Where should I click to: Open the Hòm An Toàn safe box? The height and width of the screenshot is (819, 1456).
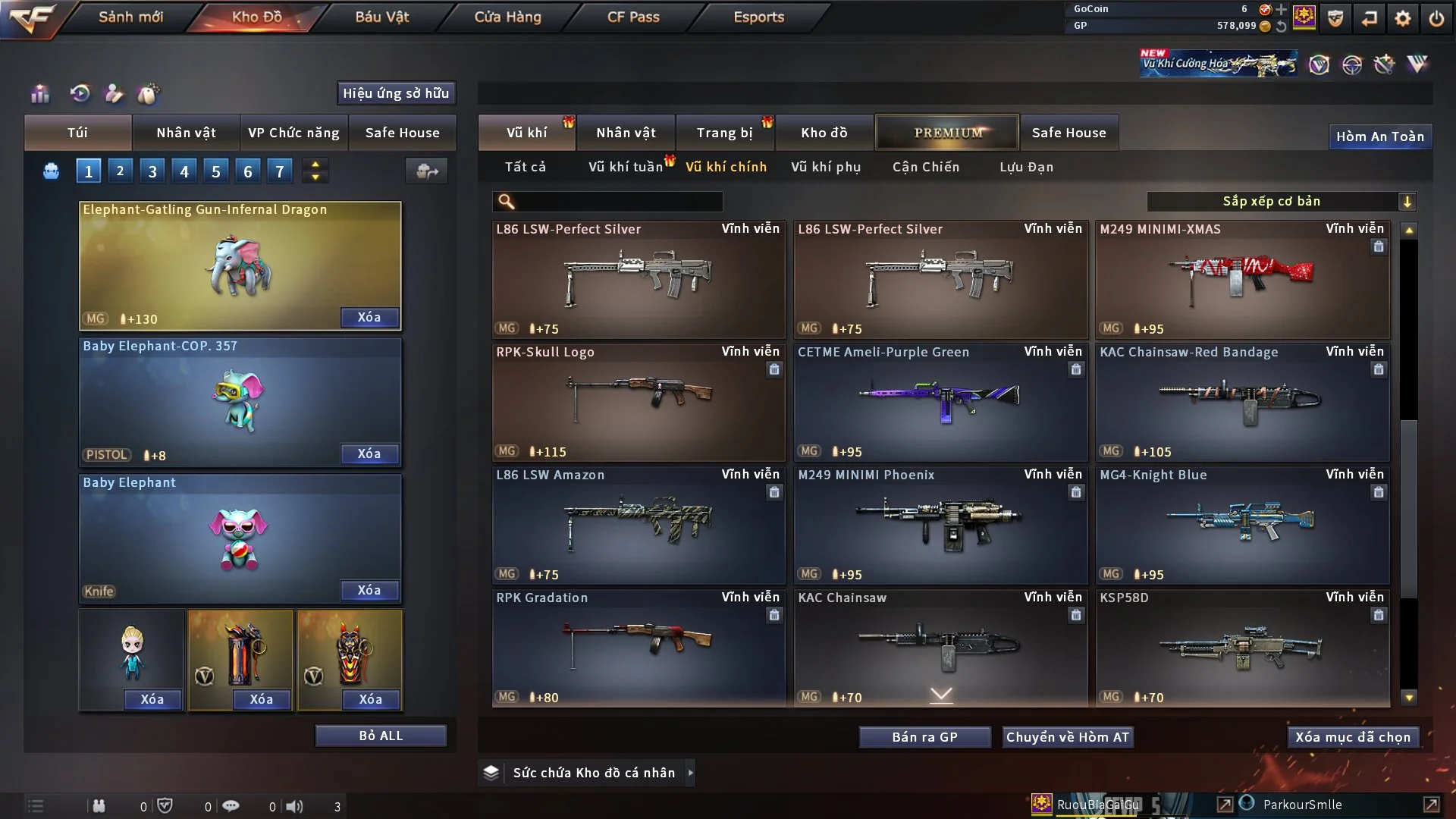pyautogui.click(x=1379, y=136)
